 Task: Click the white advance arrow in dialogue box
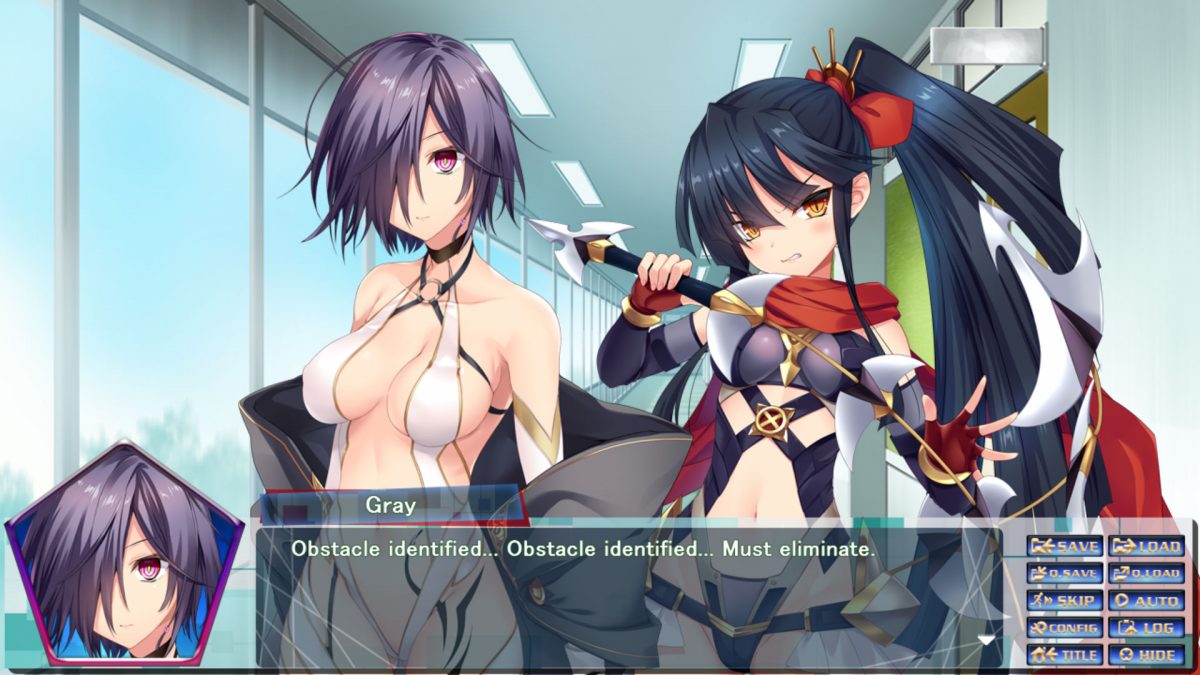(x=987, y=640)
